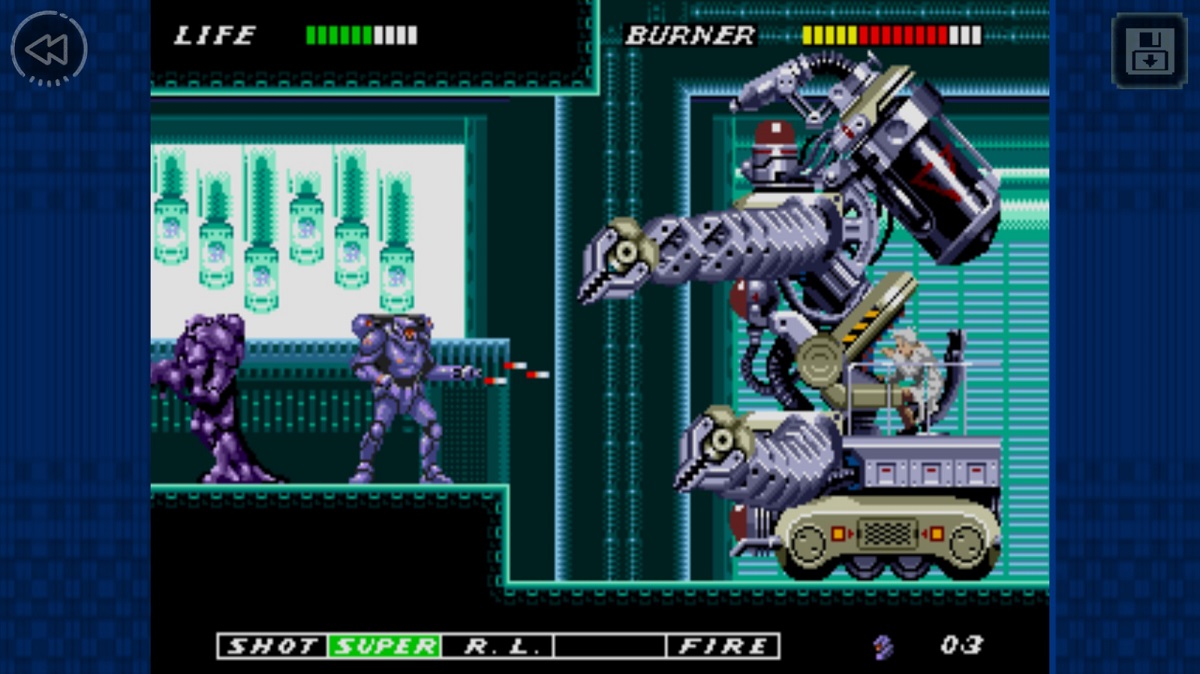
Task: Select the FIRE weapon slot
Action: (722, 646)
